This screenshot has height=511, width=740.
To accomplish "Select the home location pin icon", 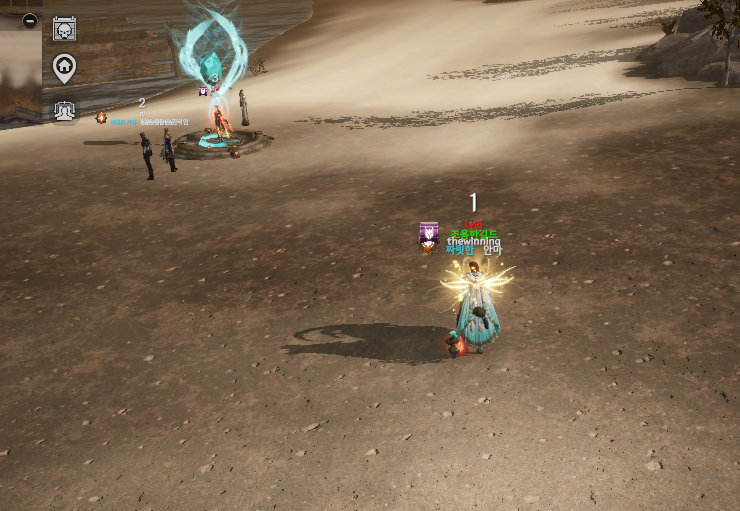I will 64,68.
